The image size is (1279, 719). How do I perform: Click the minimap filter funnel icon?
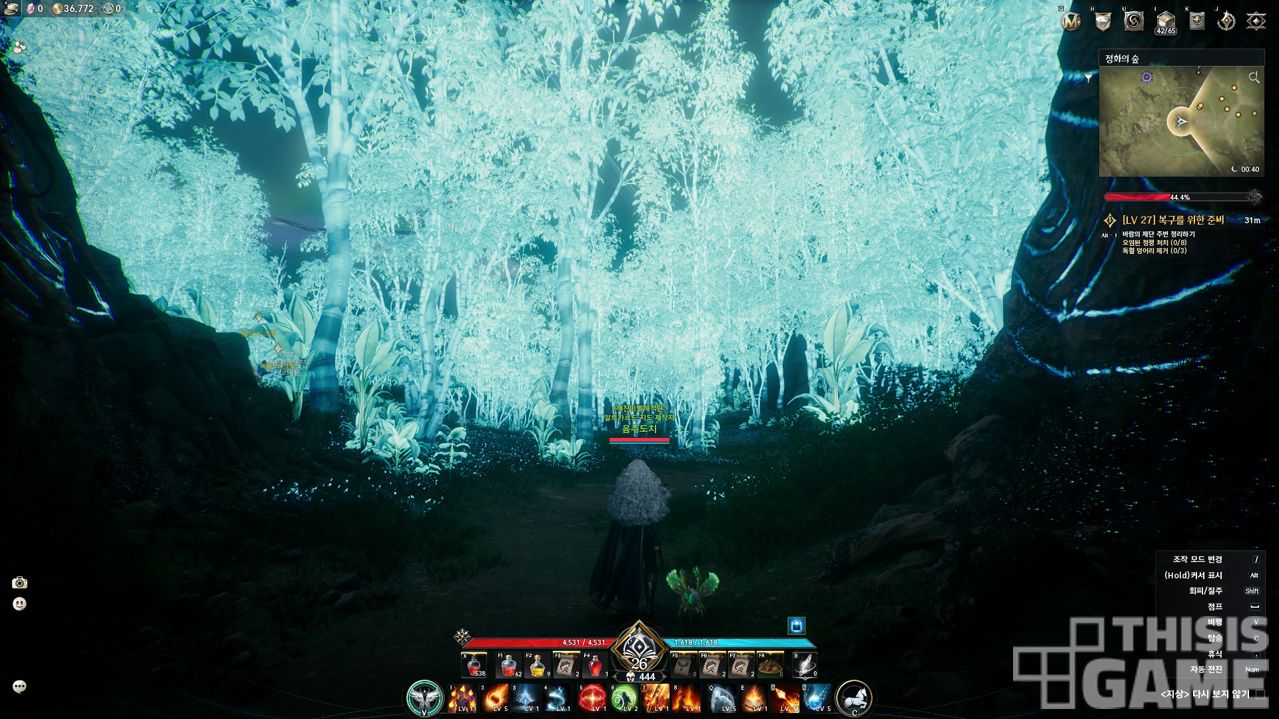pos(1090,77)
